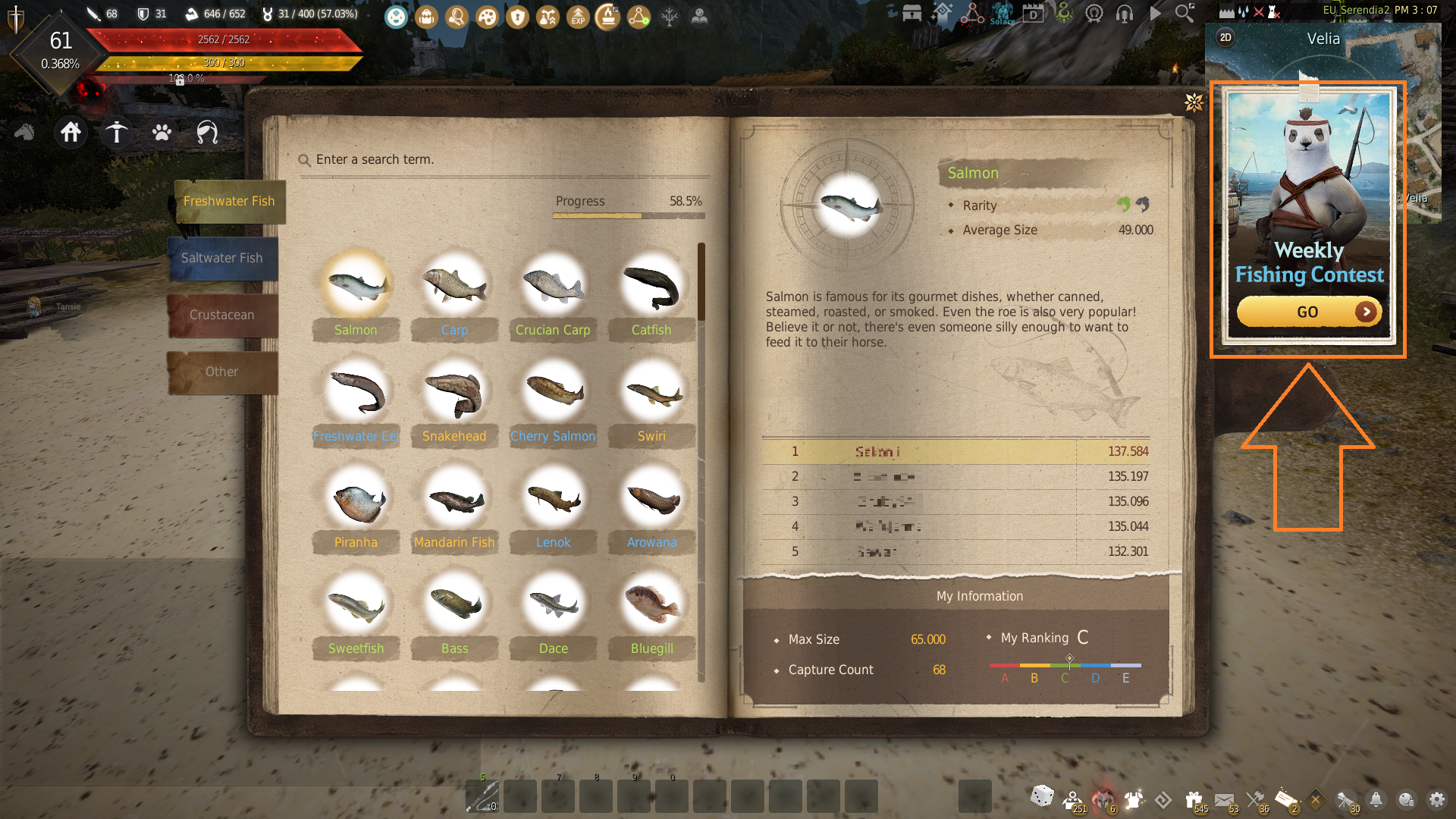Viewport: 1456px width, 819px height.
Task: Switch to the Saltwater Fish tab
Action: pos(222,259)
